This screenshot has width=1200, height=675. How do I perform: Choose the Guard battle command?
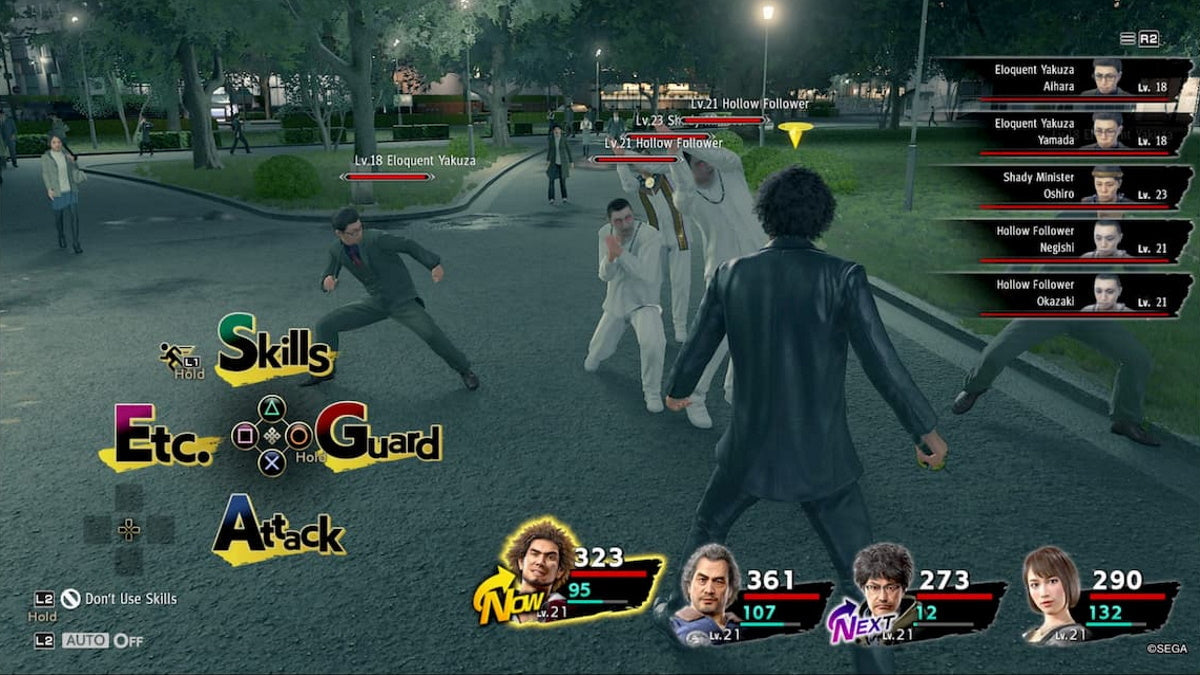coord(378,436)
